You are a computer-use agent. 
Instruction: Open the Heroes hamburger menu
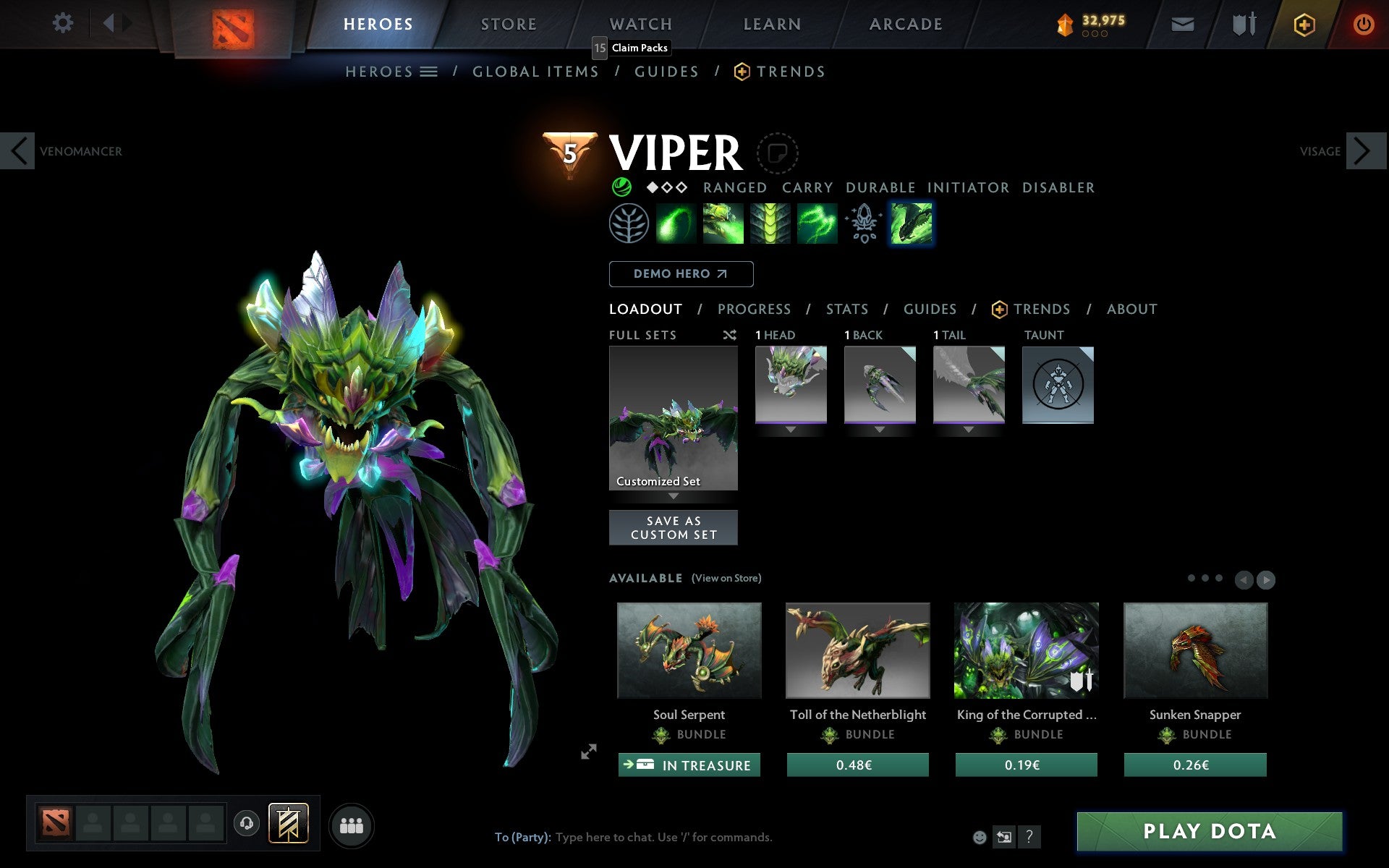pyautogui.click(x=430, y=72)
